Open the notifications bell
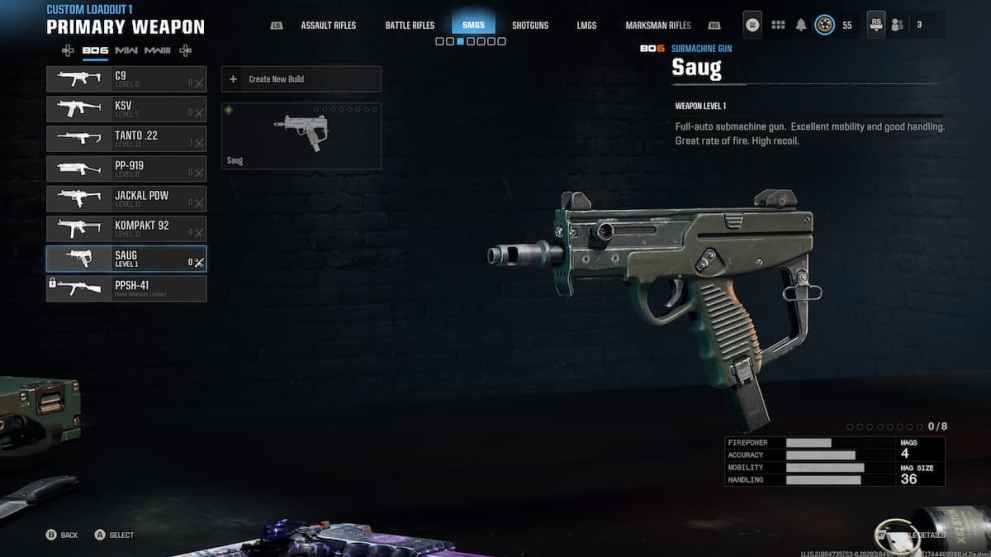This screenshot has height=557, width=991. 801,25
